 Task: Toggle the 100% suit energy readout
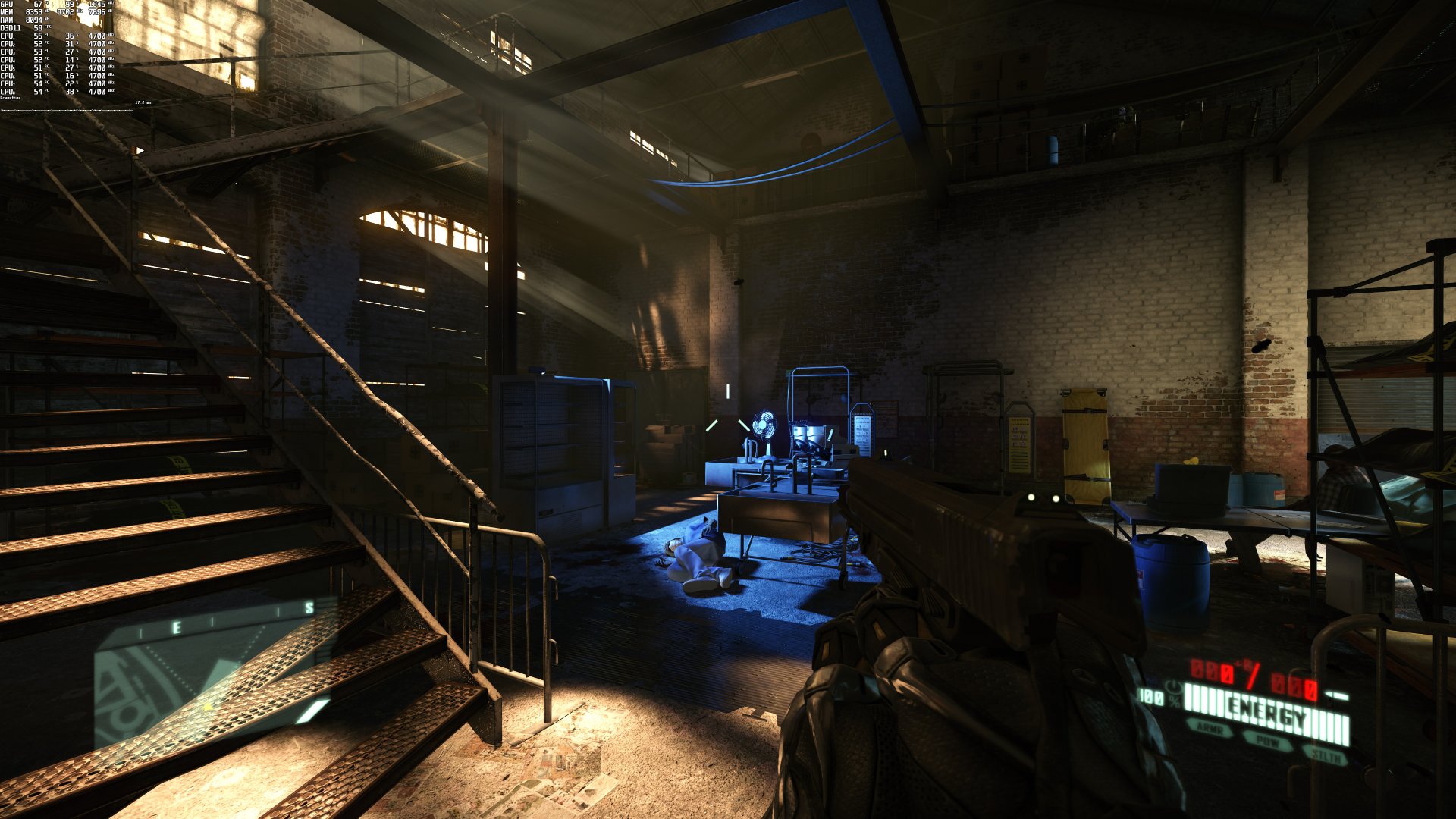click(x=1150, y=698)
